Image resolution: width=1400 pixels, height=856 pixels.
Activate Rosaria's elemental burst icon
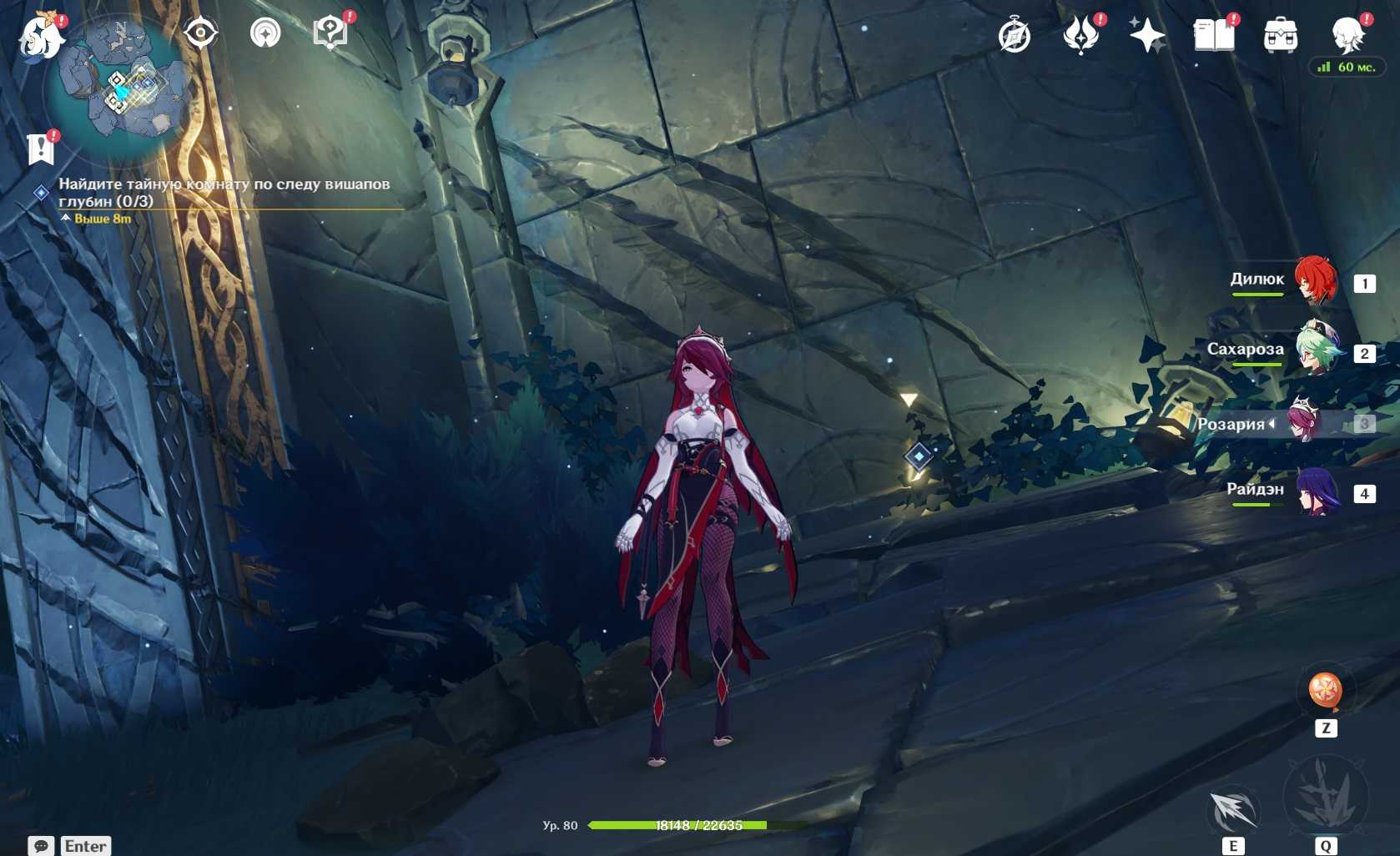point(1325,797)
